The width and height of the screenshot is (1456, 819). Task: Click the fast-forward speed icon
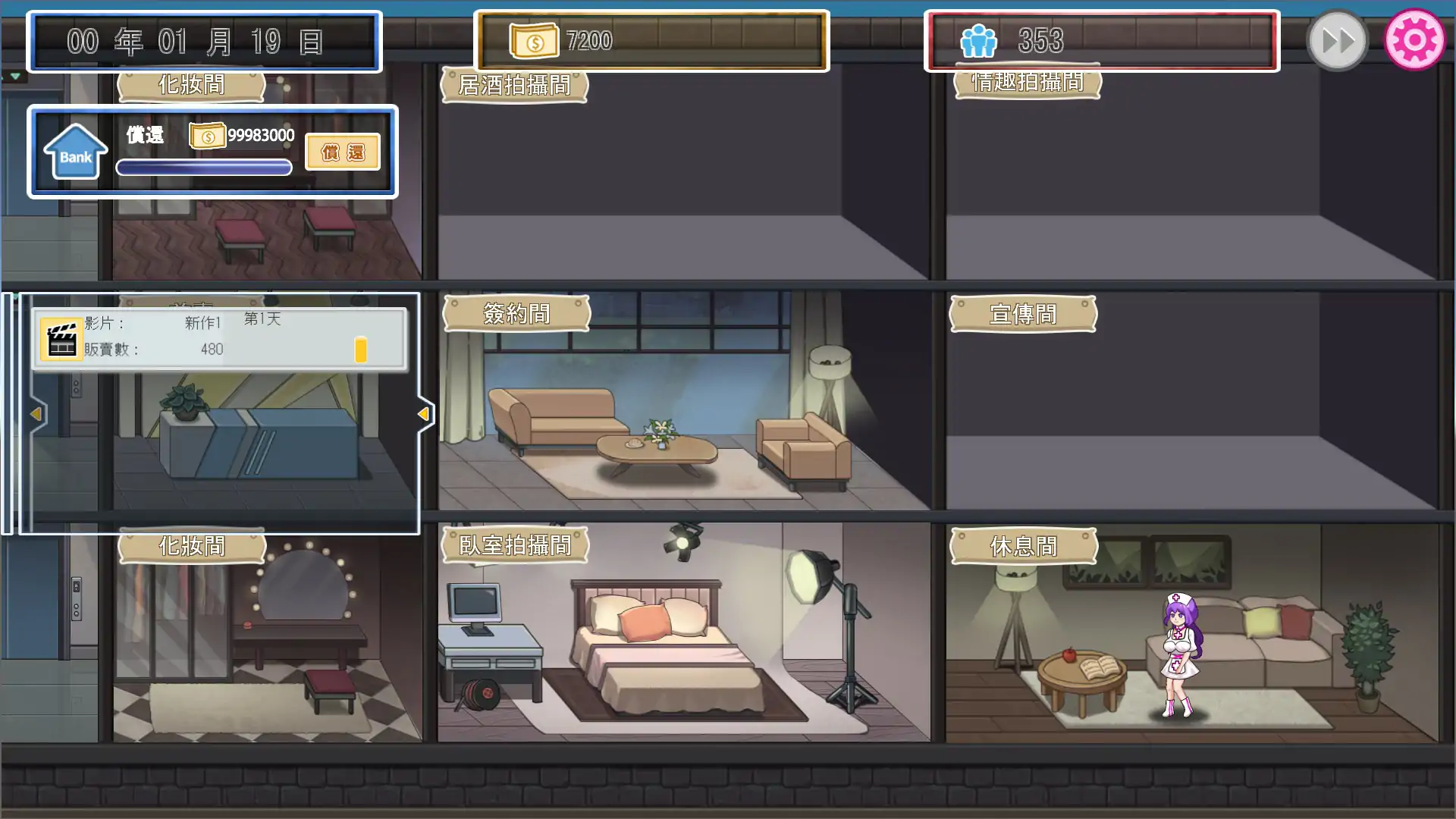[x=1337, y=39]
